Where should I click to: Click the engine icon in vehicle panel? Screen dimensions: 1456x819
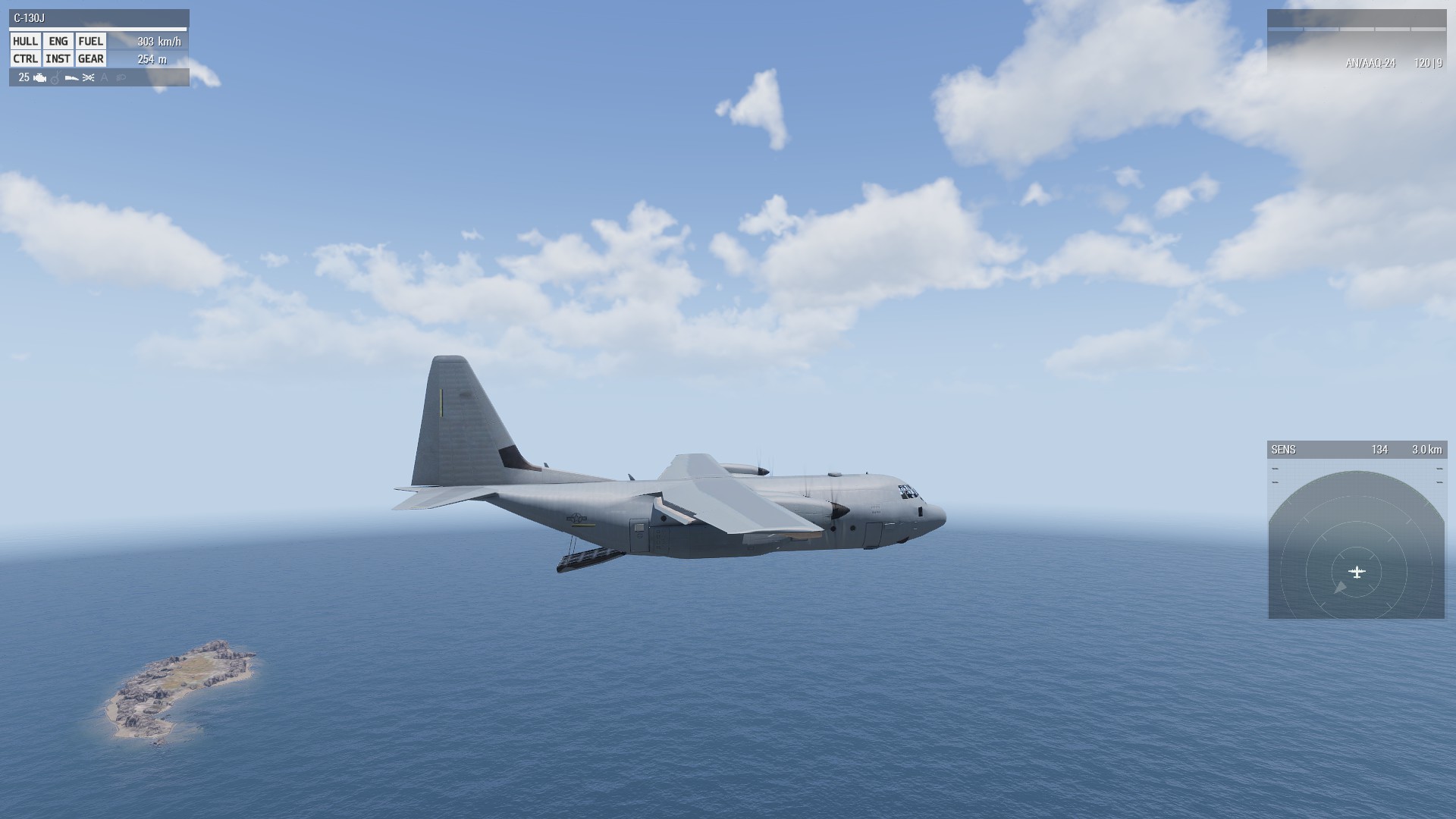(x=40, y=77)
